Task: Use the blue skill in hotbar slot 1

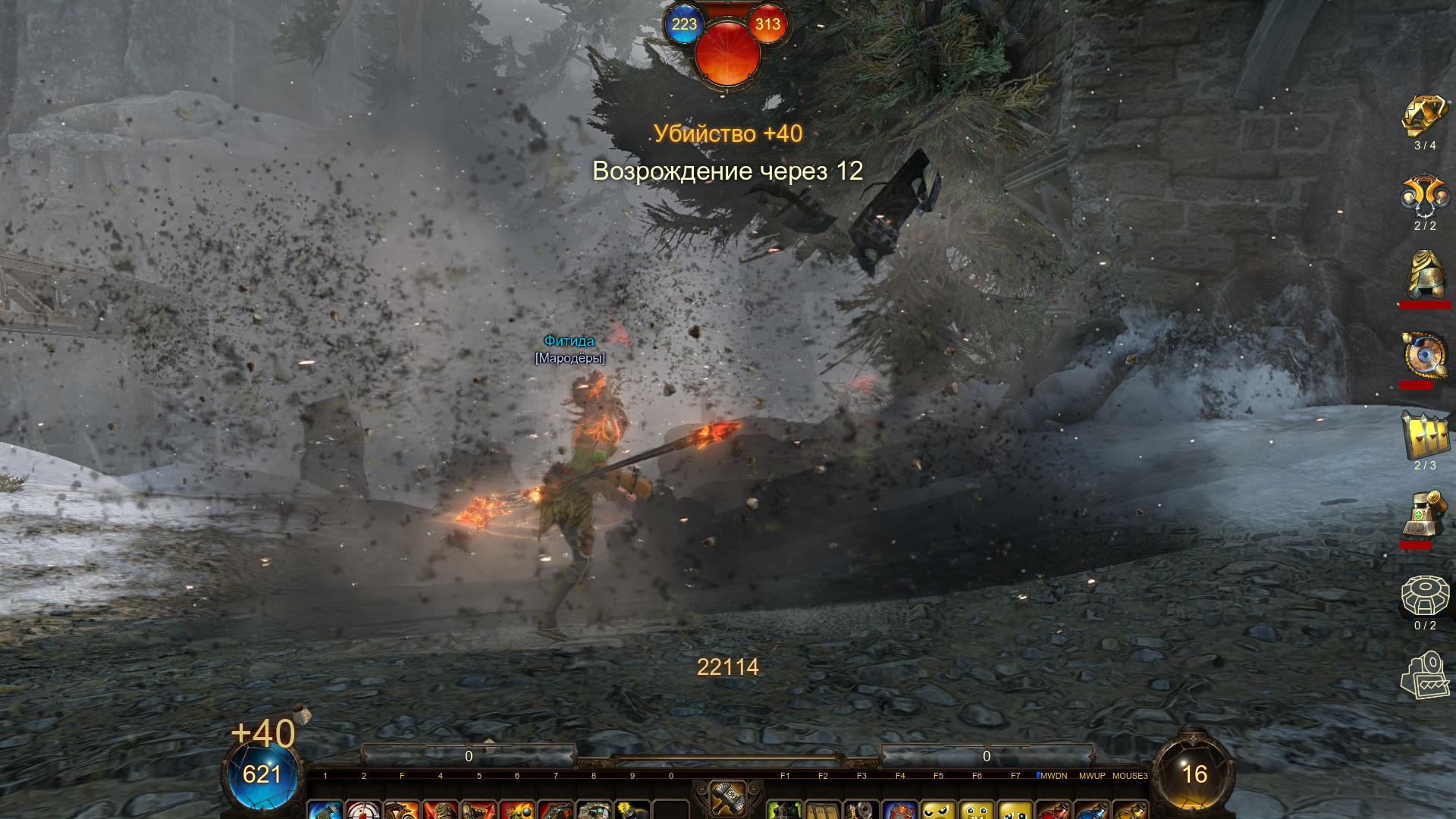Action: coord(325,810)
